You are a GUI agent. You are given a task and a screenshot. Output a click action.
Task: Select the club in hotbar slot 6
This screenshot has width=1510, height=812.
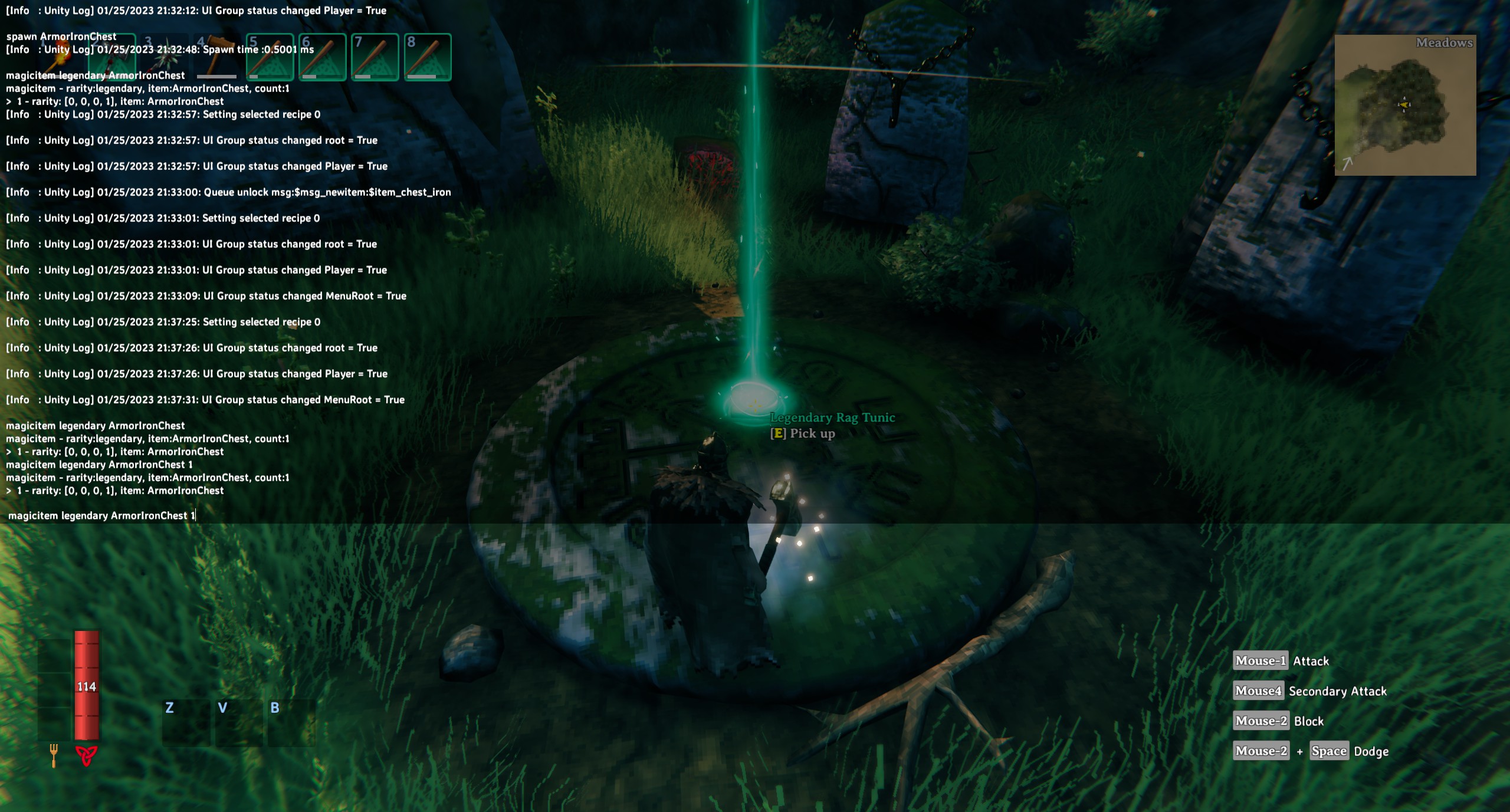pyautogui.click(x=322, y=57)
